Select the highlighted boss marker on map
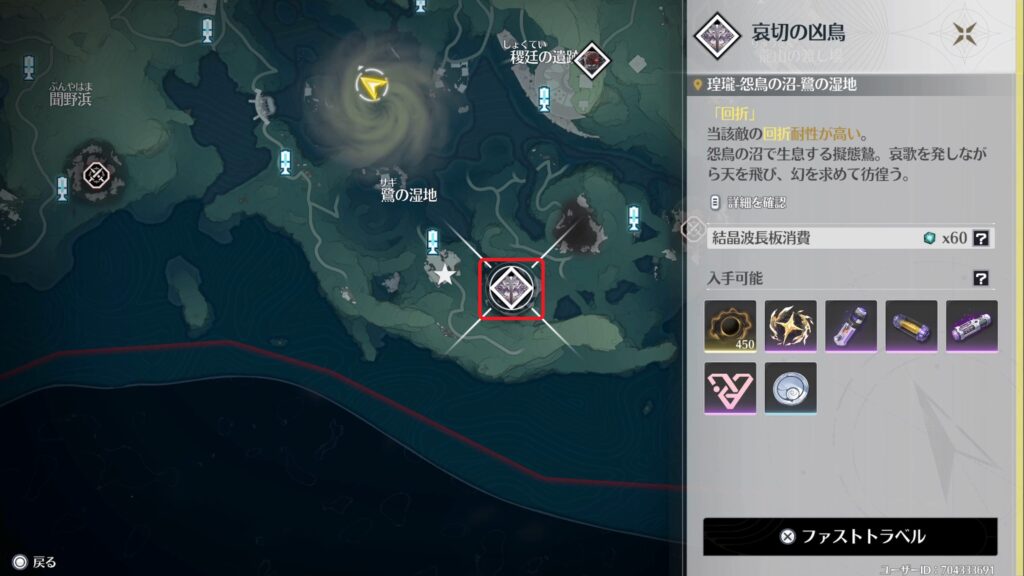1024x576 pixels. (x=512, y=289)
